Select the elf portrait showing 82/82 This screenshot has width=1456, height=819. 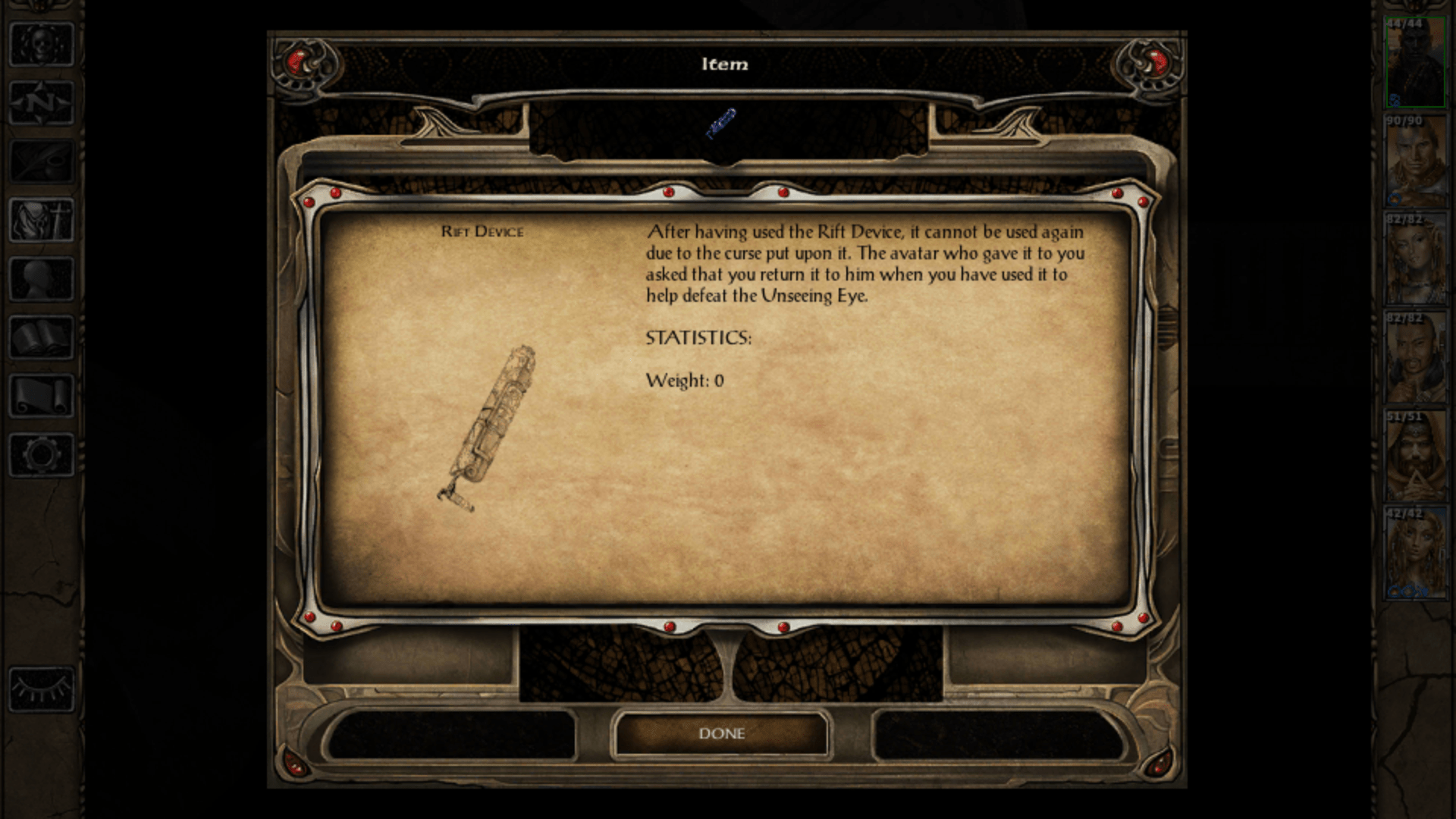(1415, 258)
